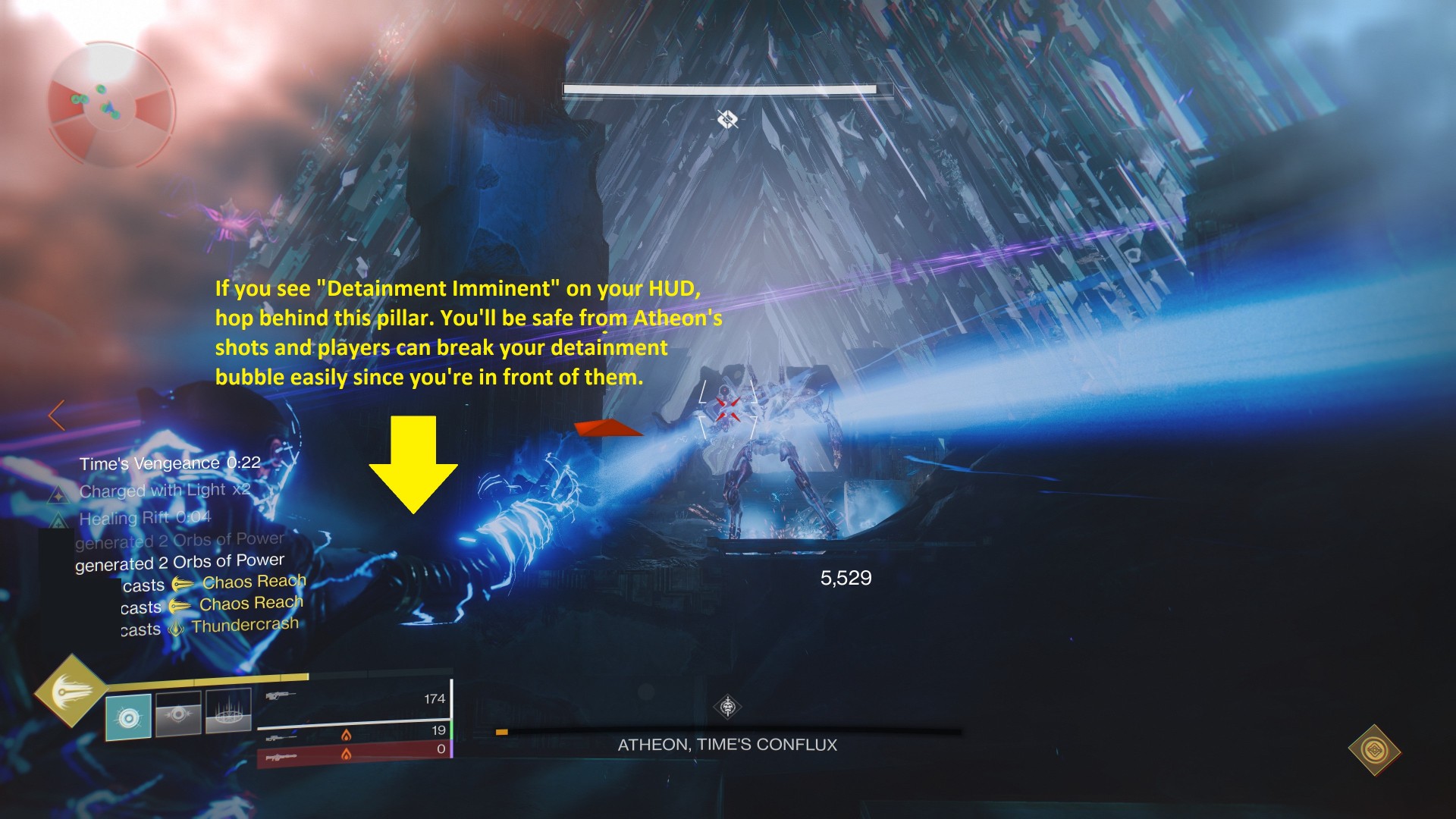Click Atheon's health bar at the top
Screen dimensions: 1456x819
point(726,90)
